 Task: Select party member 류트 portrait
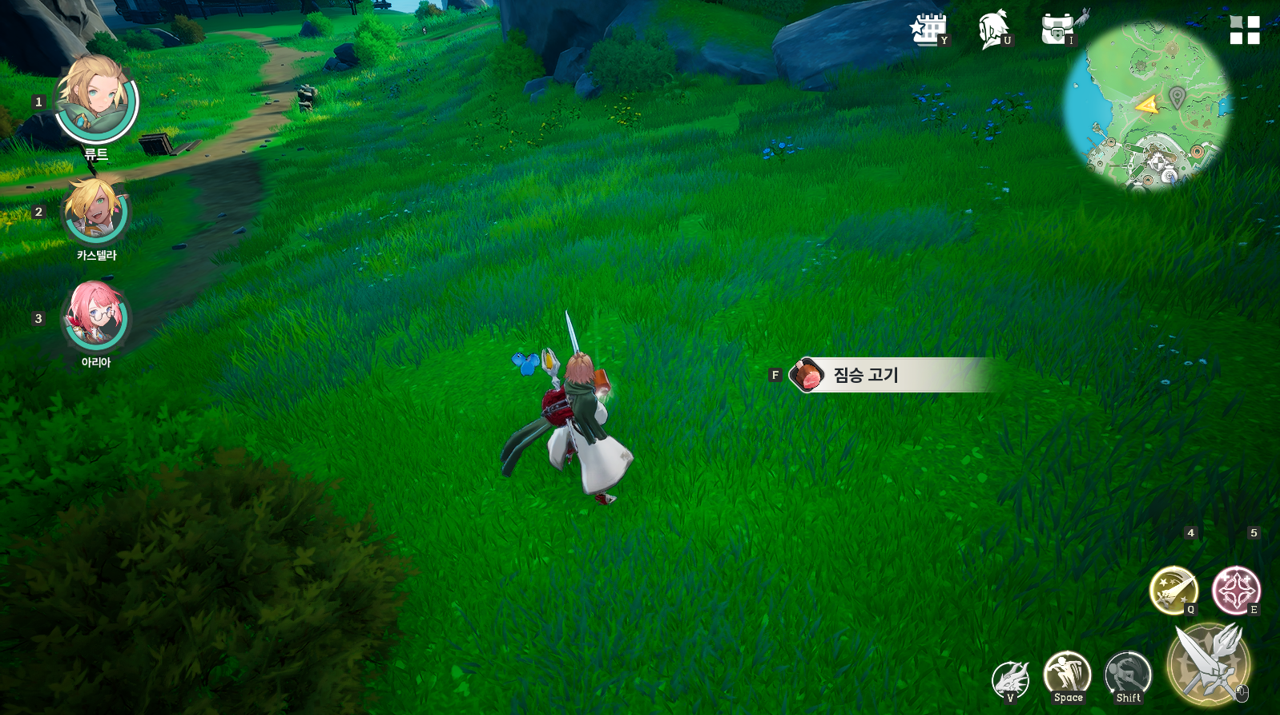[96, 101]
